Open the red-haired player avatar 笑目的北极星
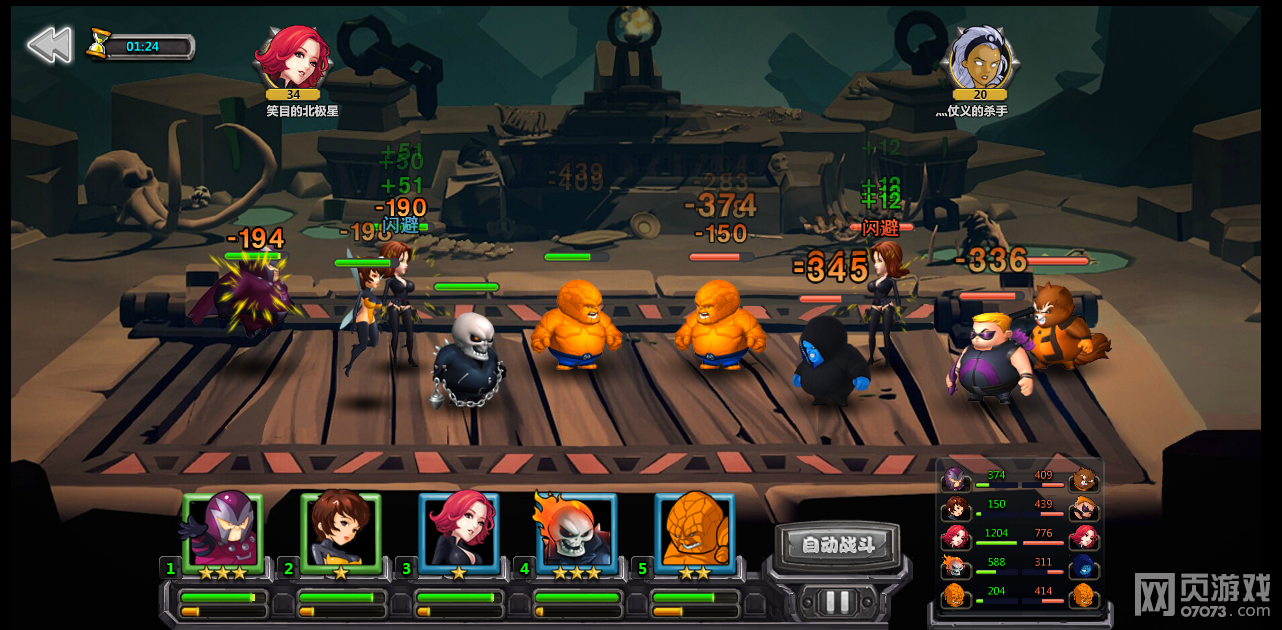The image size is (1282, 630). (291, 59)
